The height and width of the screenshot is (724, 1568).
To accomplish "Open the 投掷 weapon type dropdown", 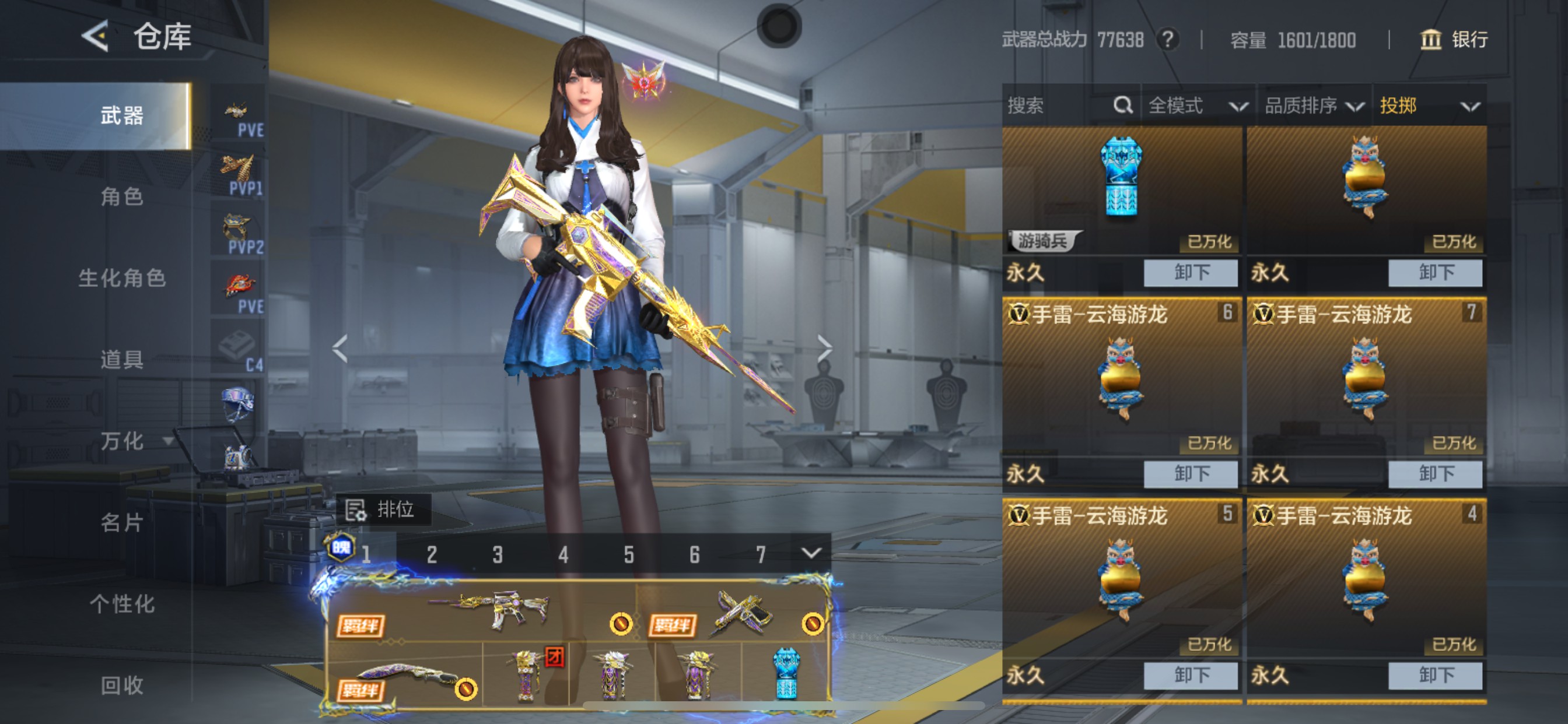I will [1428, 106].
